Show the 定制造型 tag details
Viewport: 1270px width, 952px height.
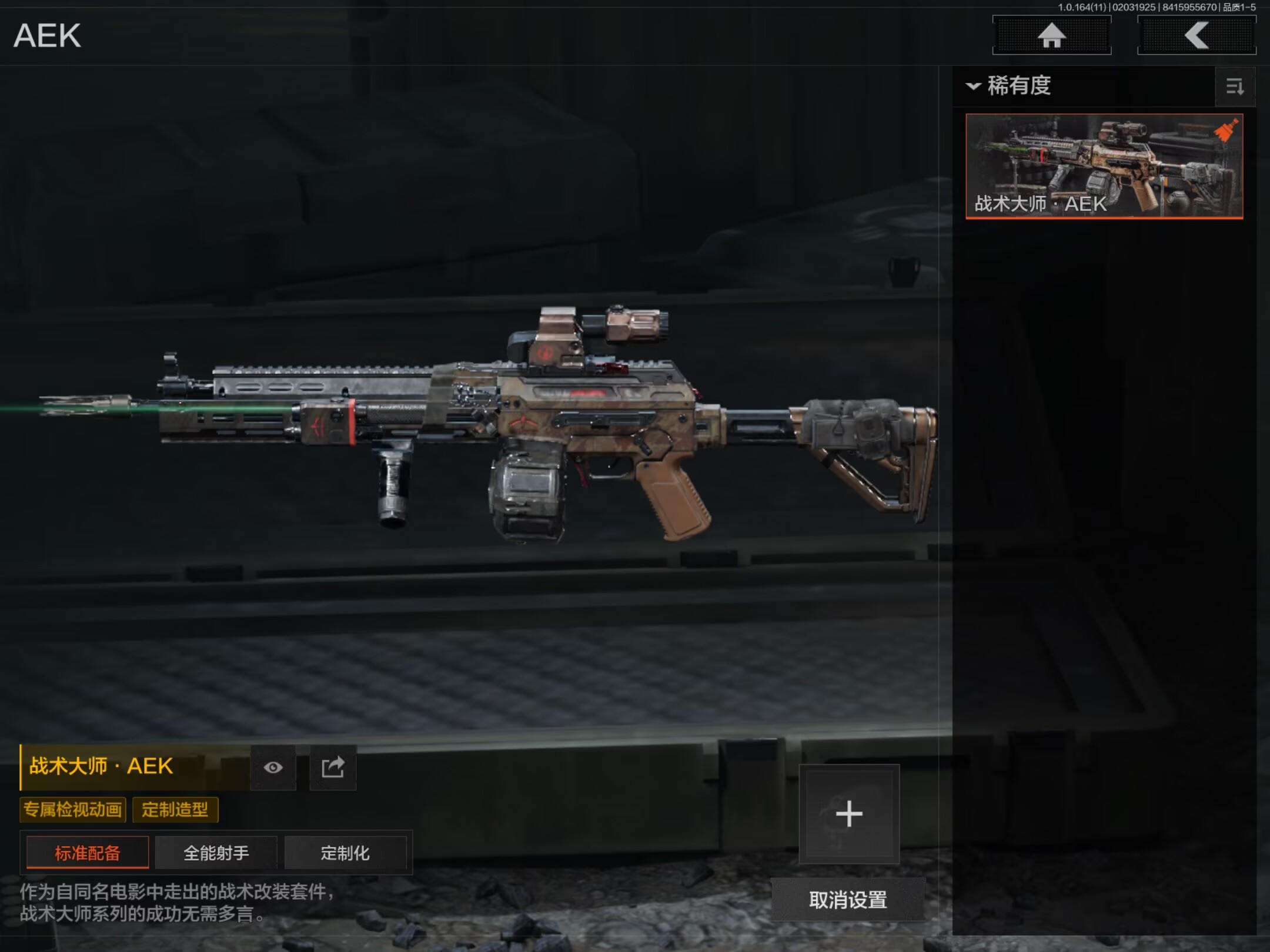point(175,810)
